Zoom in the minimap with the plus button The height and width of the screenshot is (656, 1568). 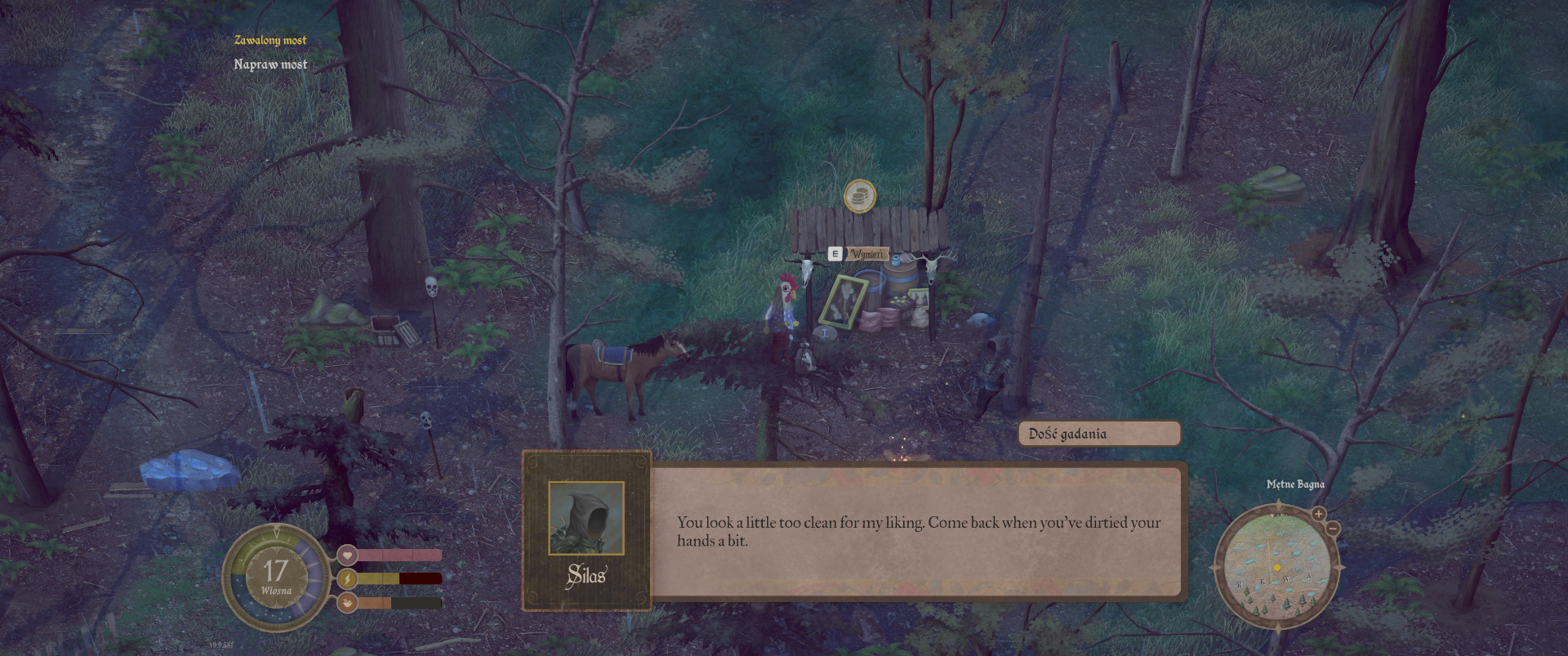(1318, 514)
